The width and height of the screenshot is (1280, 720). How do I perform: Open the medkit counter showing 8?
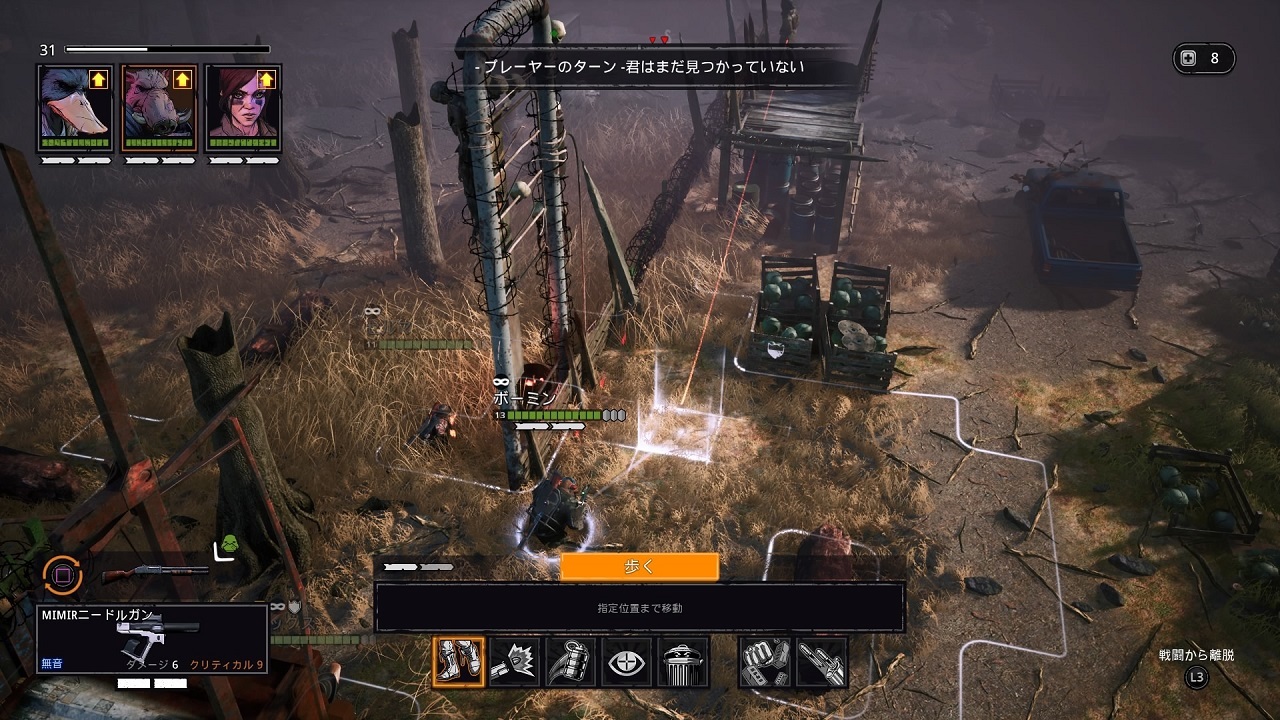(x=1203, y=58)
